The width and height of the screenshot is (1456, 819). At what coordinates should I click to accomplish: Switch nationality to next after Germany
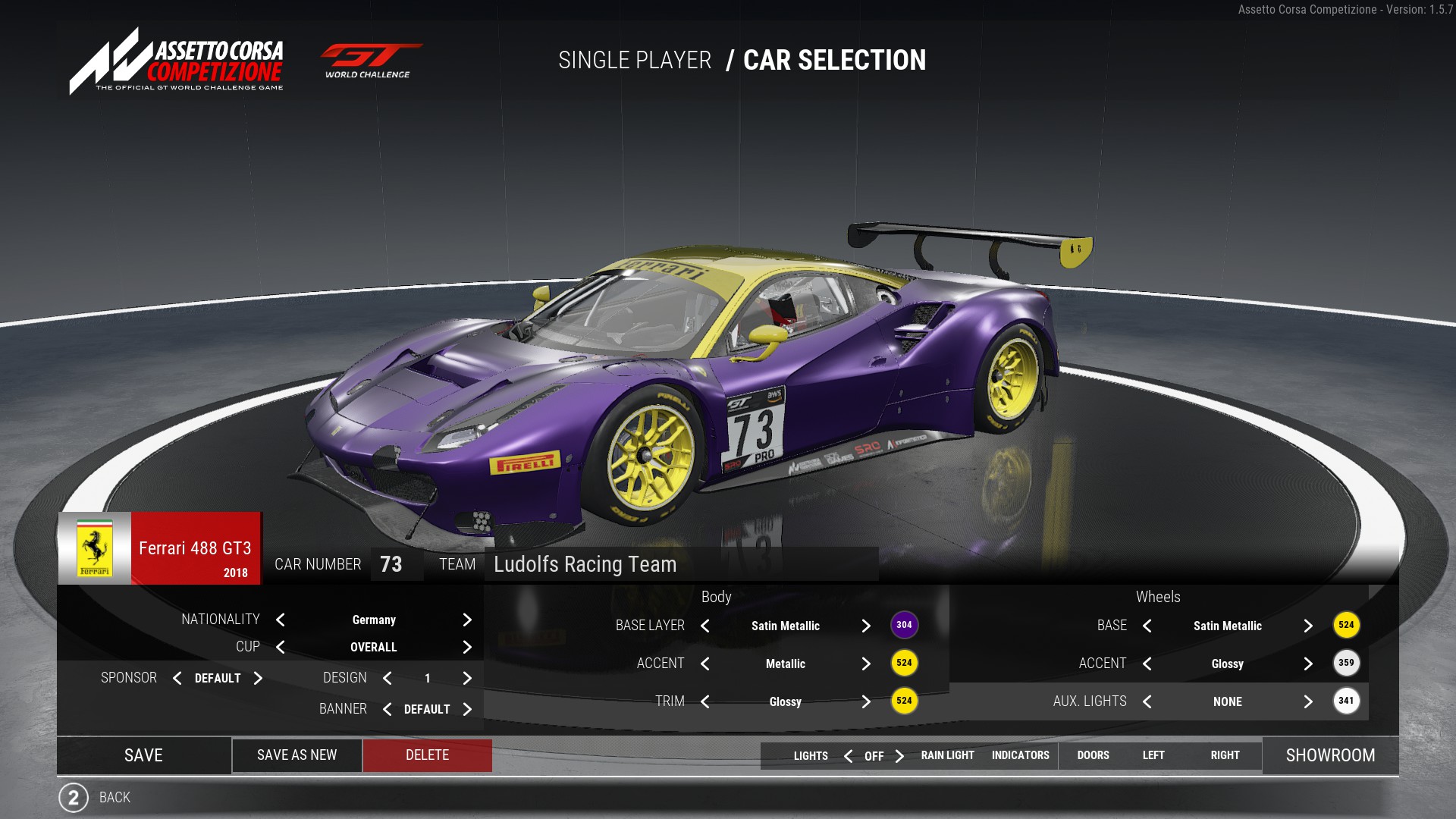[467, 620]
